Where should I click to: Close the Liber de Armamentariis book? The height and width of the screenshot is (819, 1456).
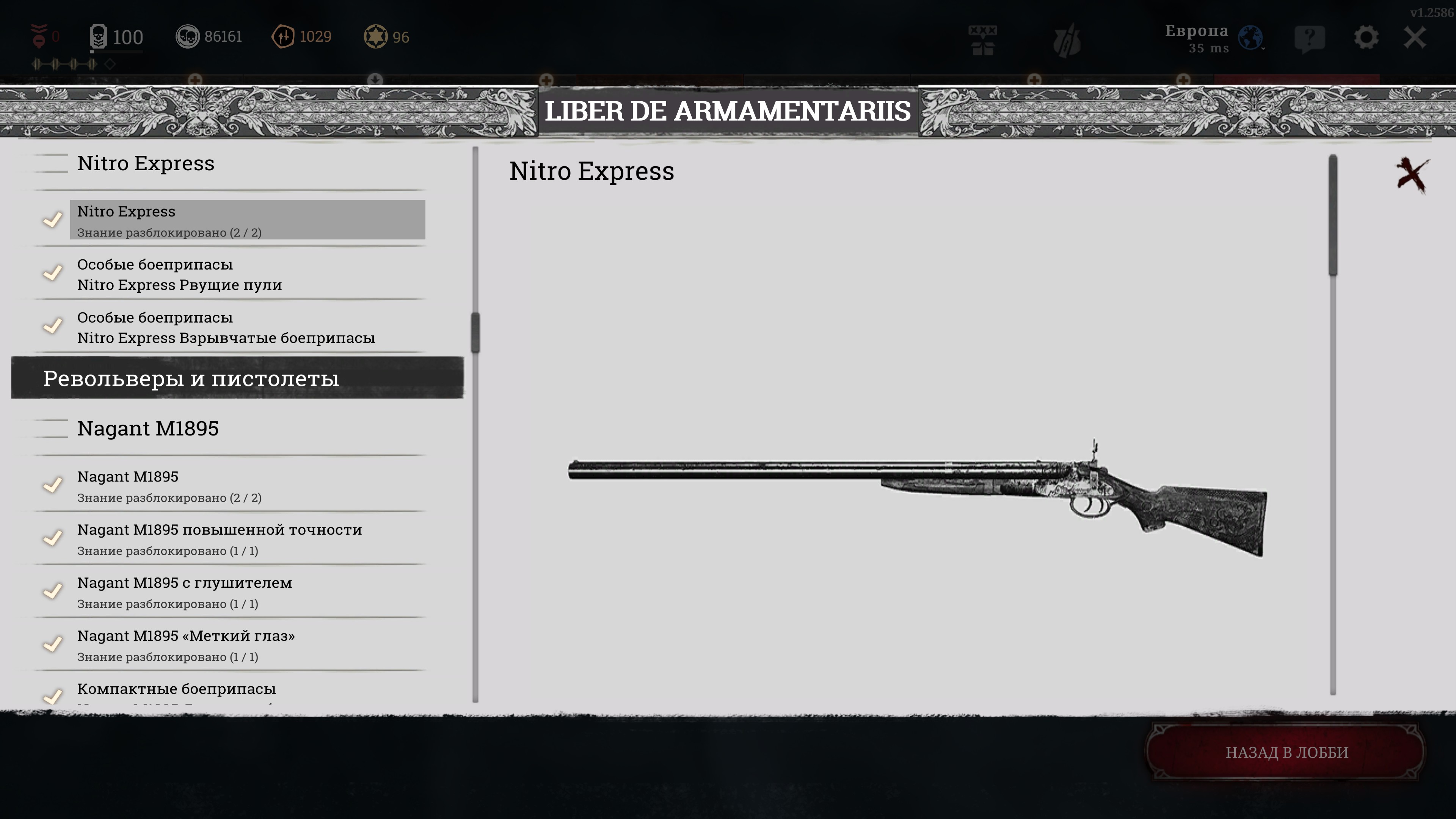(1411, 175)
